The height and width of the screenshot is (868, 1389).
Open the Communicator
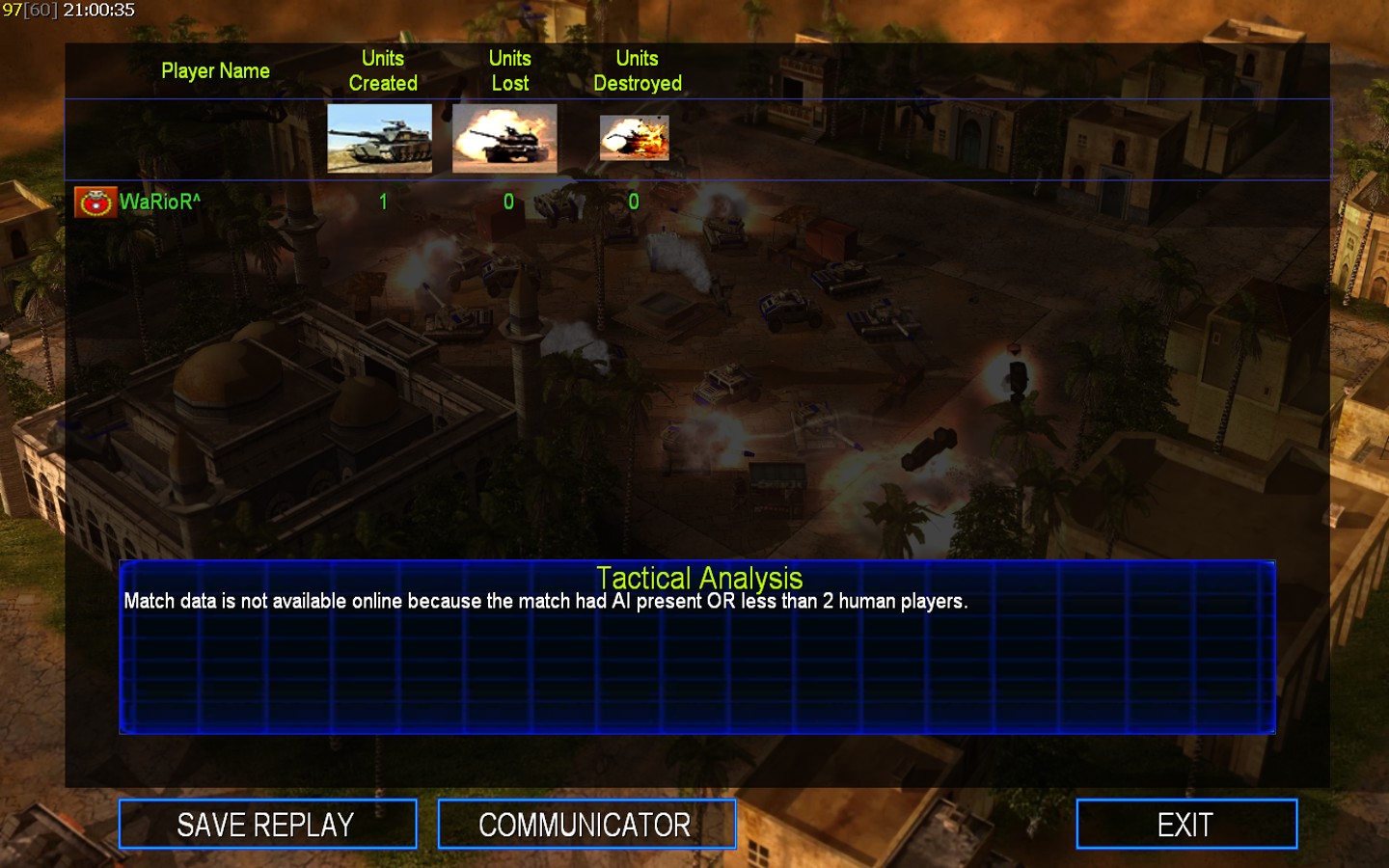pos(586,825)
